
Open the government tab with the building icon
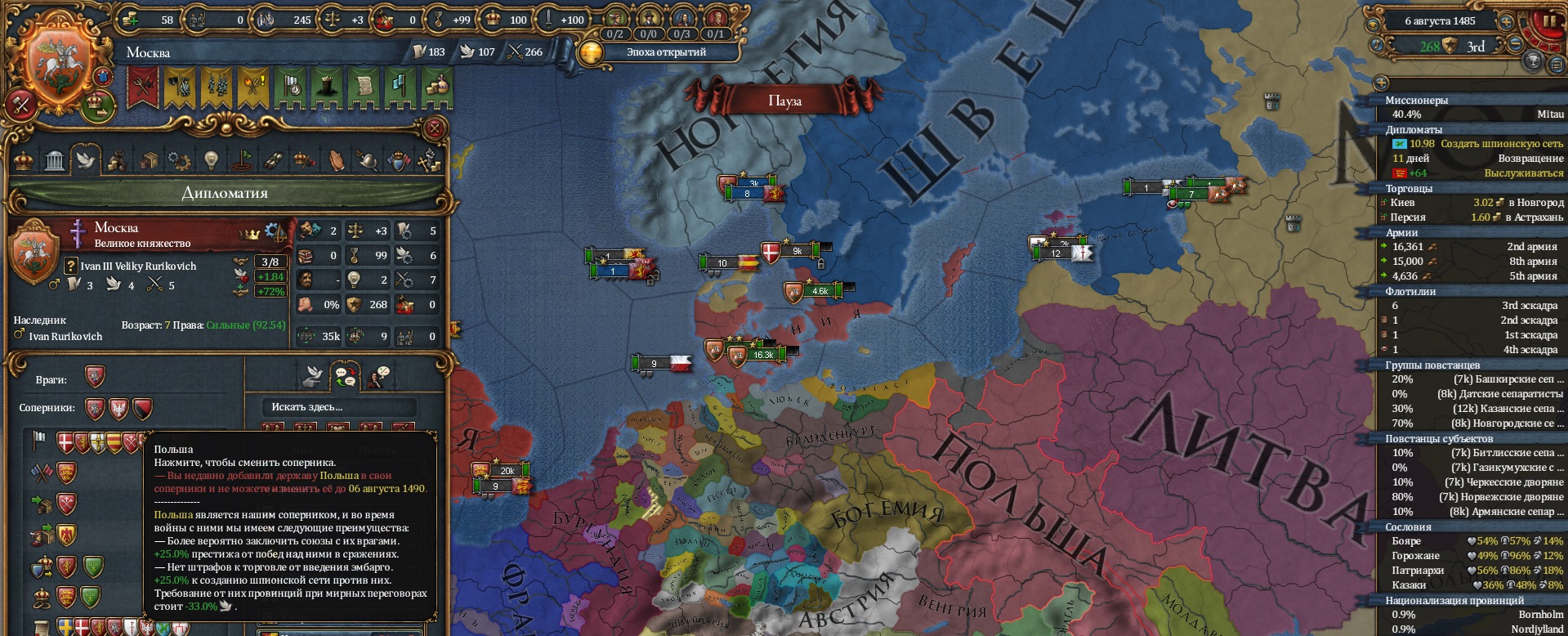53,160
